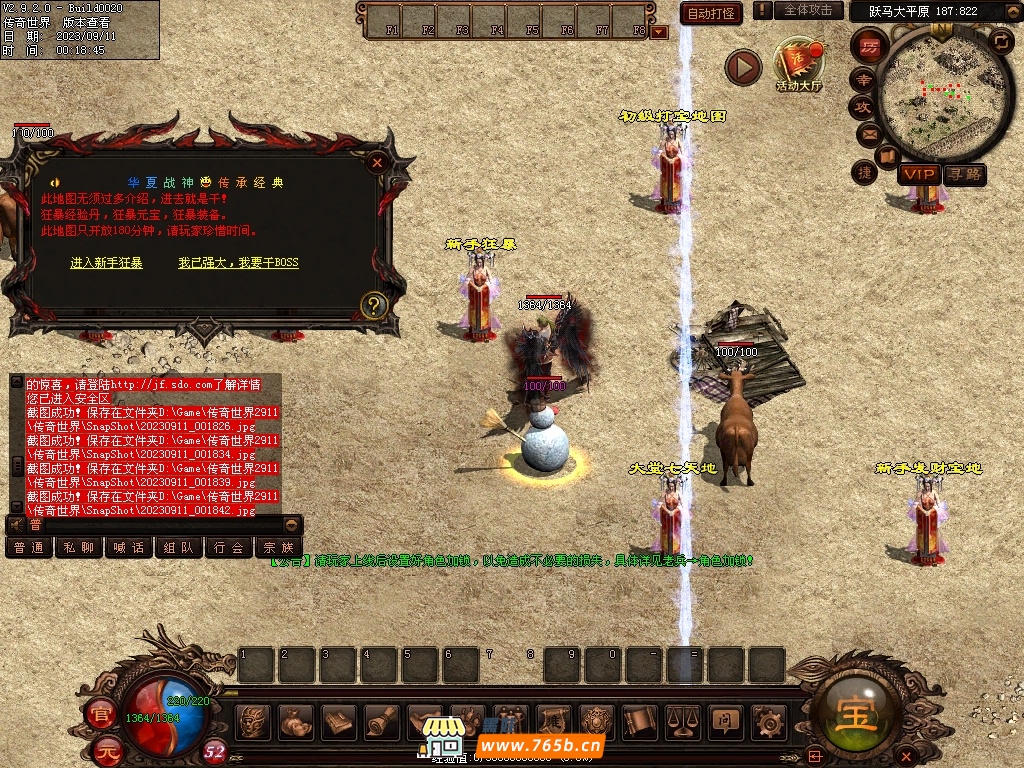Select the 组队 team chat tab

coord(179,547)
